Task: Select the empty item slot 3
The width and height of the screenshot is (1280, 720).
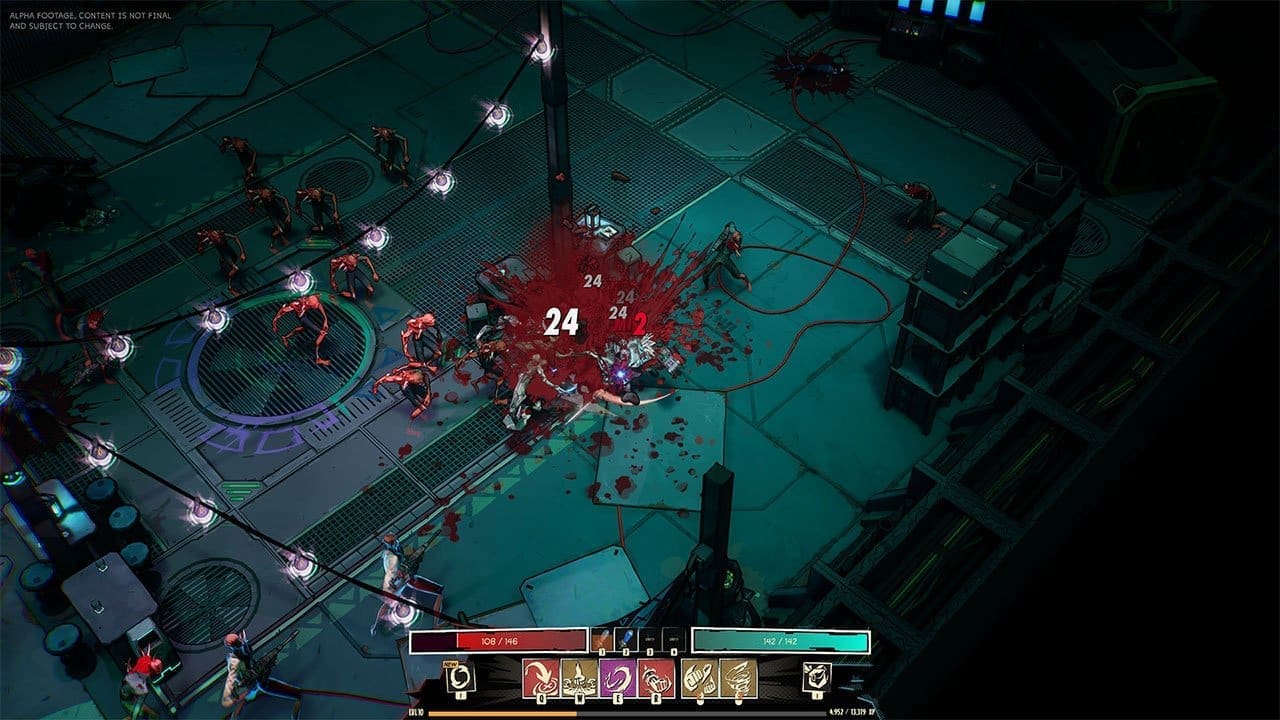Action: [x=649, y=638]
